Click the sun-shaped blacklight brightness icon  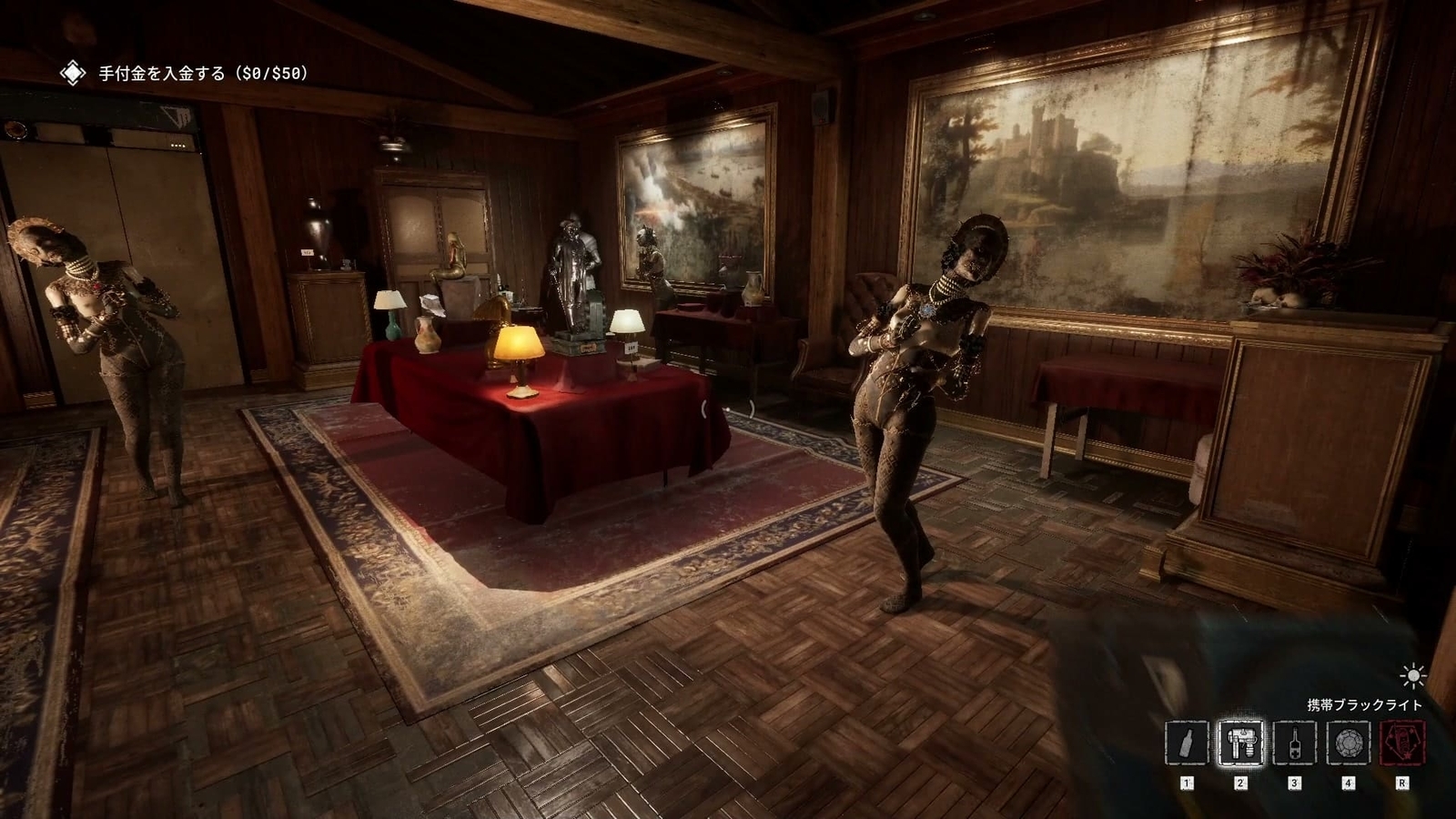coord(1412,675)
